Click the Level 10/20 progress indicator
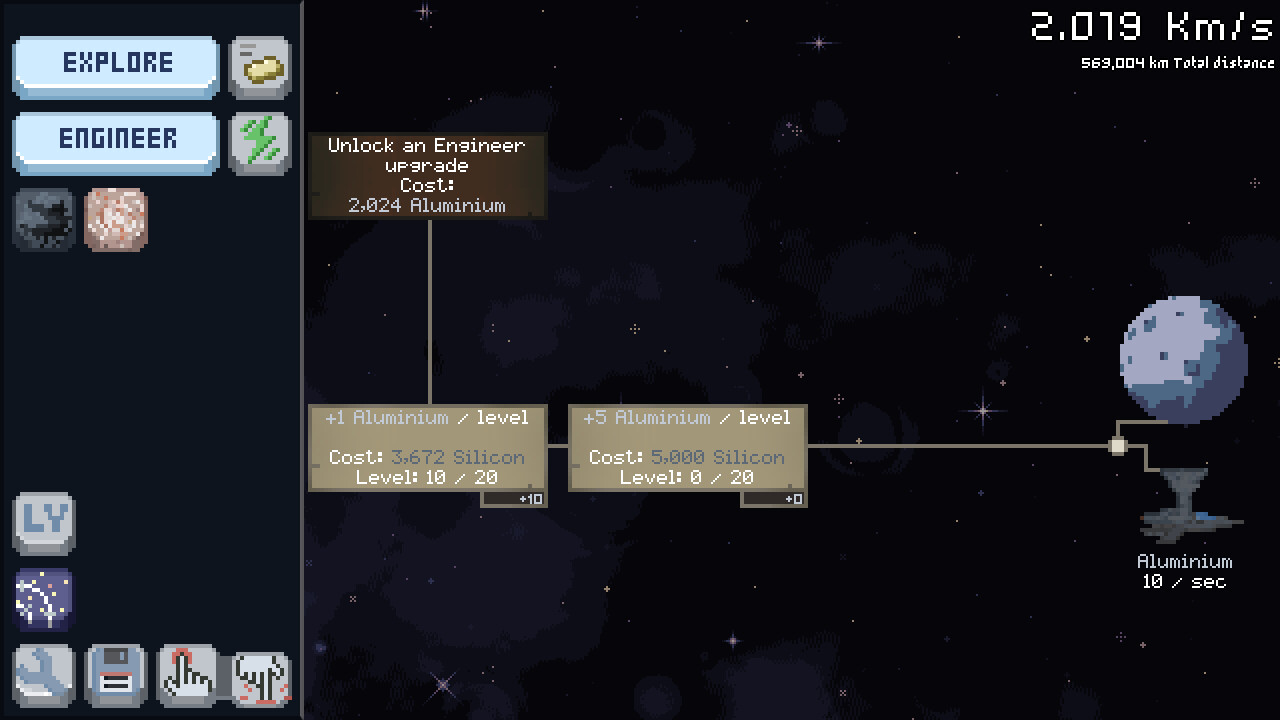 click(431, 477)
